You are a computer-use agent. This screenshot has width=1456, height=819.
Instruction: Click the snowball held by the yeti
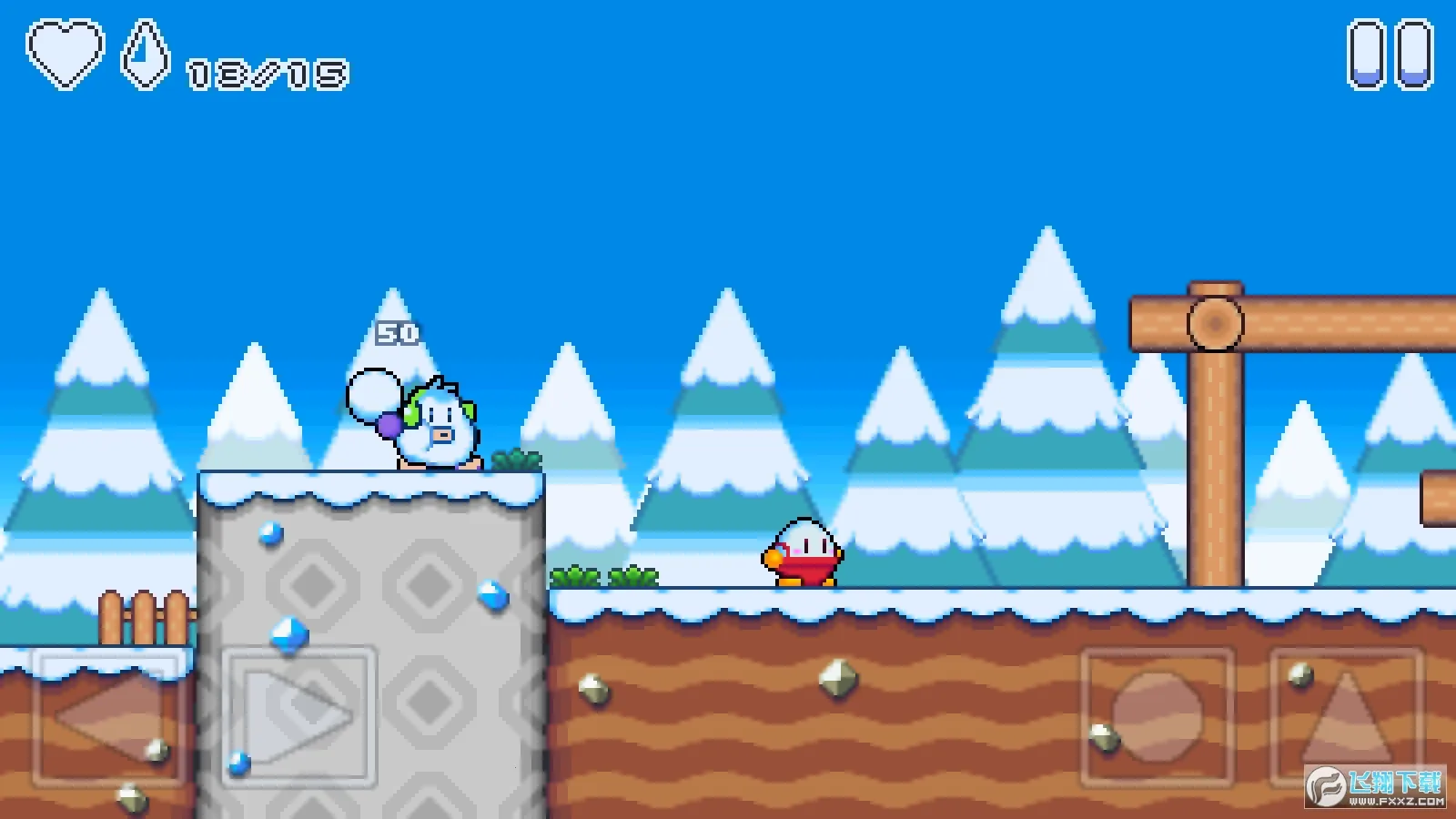pos(371,396)
